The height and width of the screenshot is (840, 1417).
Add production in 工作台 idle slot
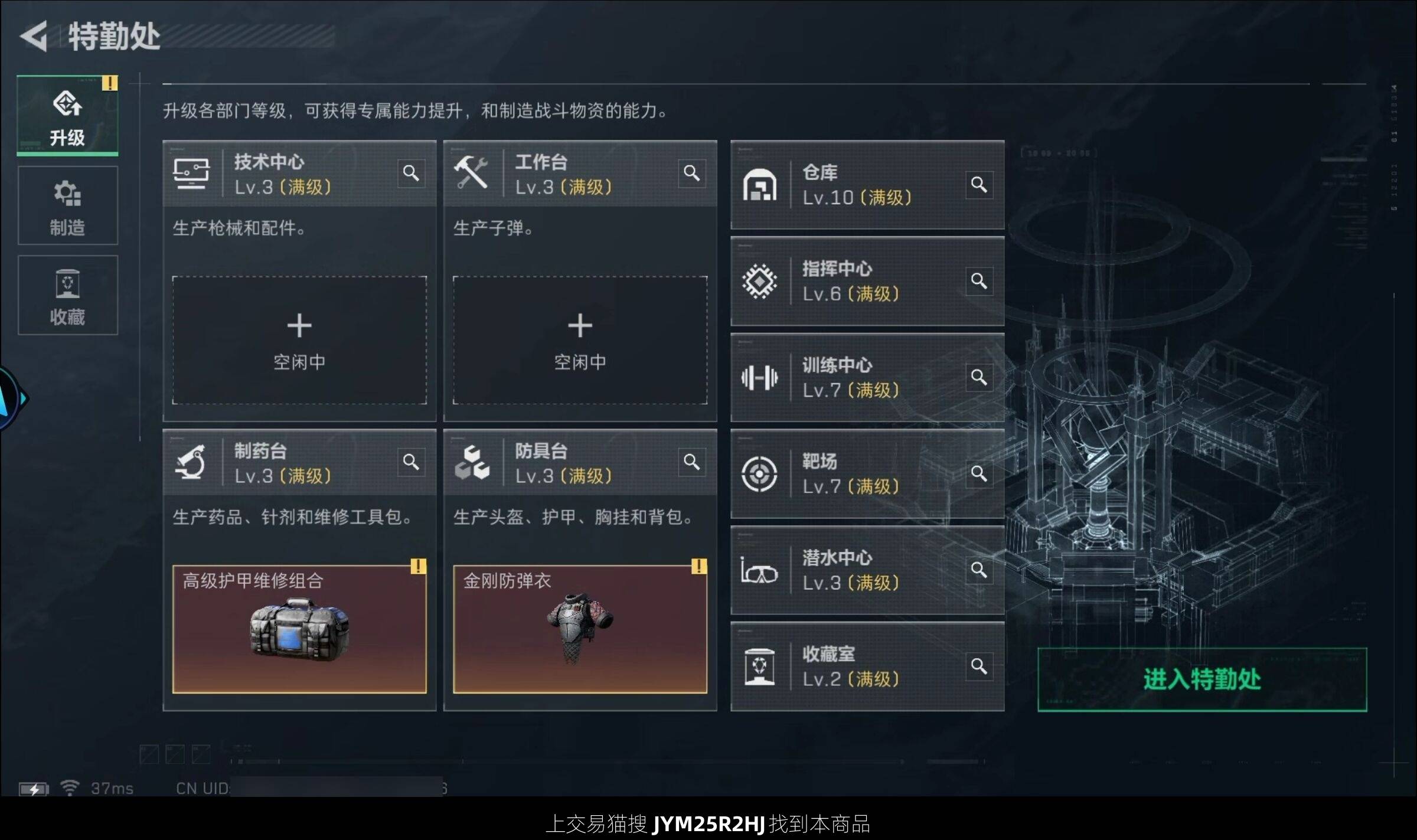pyautogui.click(x=580, y=340)
